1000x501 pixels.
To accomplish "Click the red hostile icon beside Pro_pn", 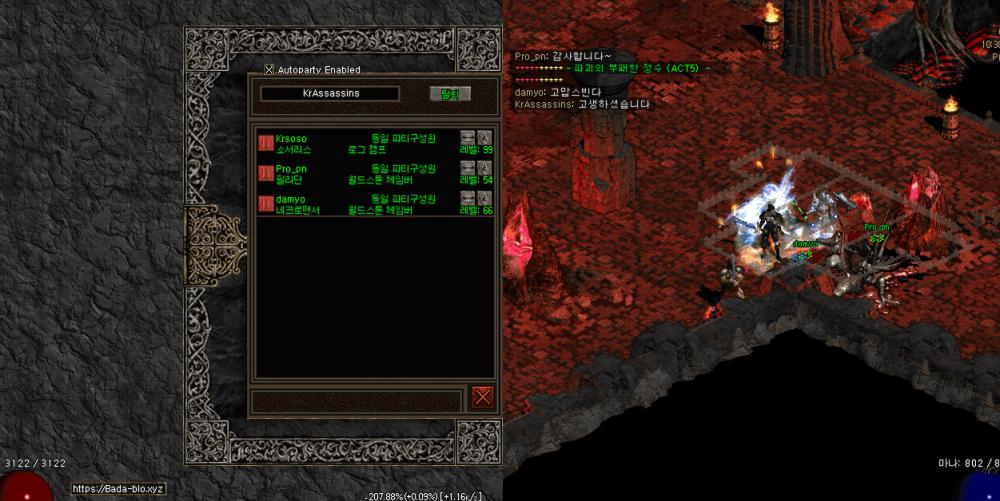I will [266, 173].
